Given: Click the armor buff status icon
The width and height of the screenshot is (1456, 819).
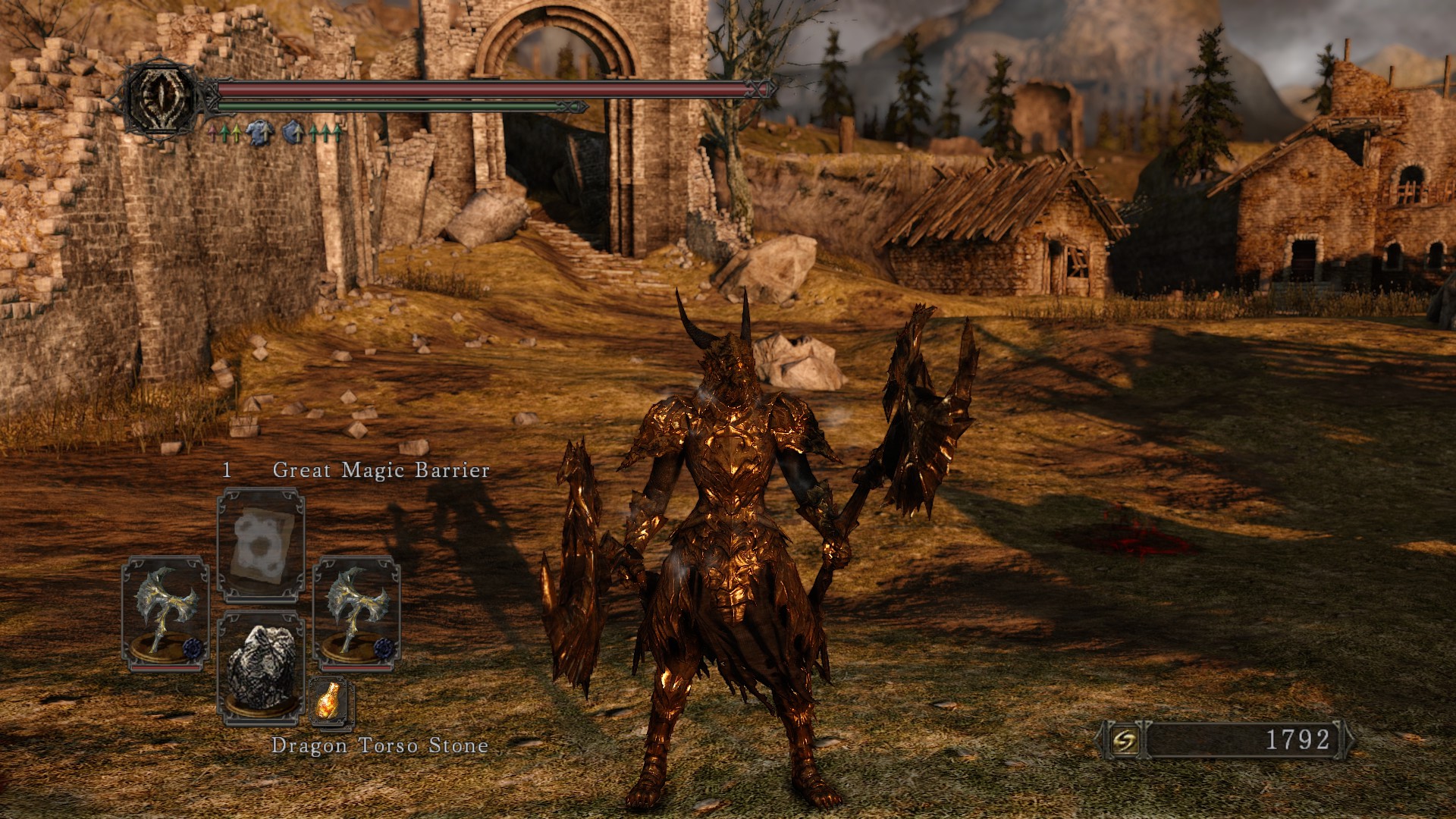Looking at the screenshot, I should click(259, 133).
